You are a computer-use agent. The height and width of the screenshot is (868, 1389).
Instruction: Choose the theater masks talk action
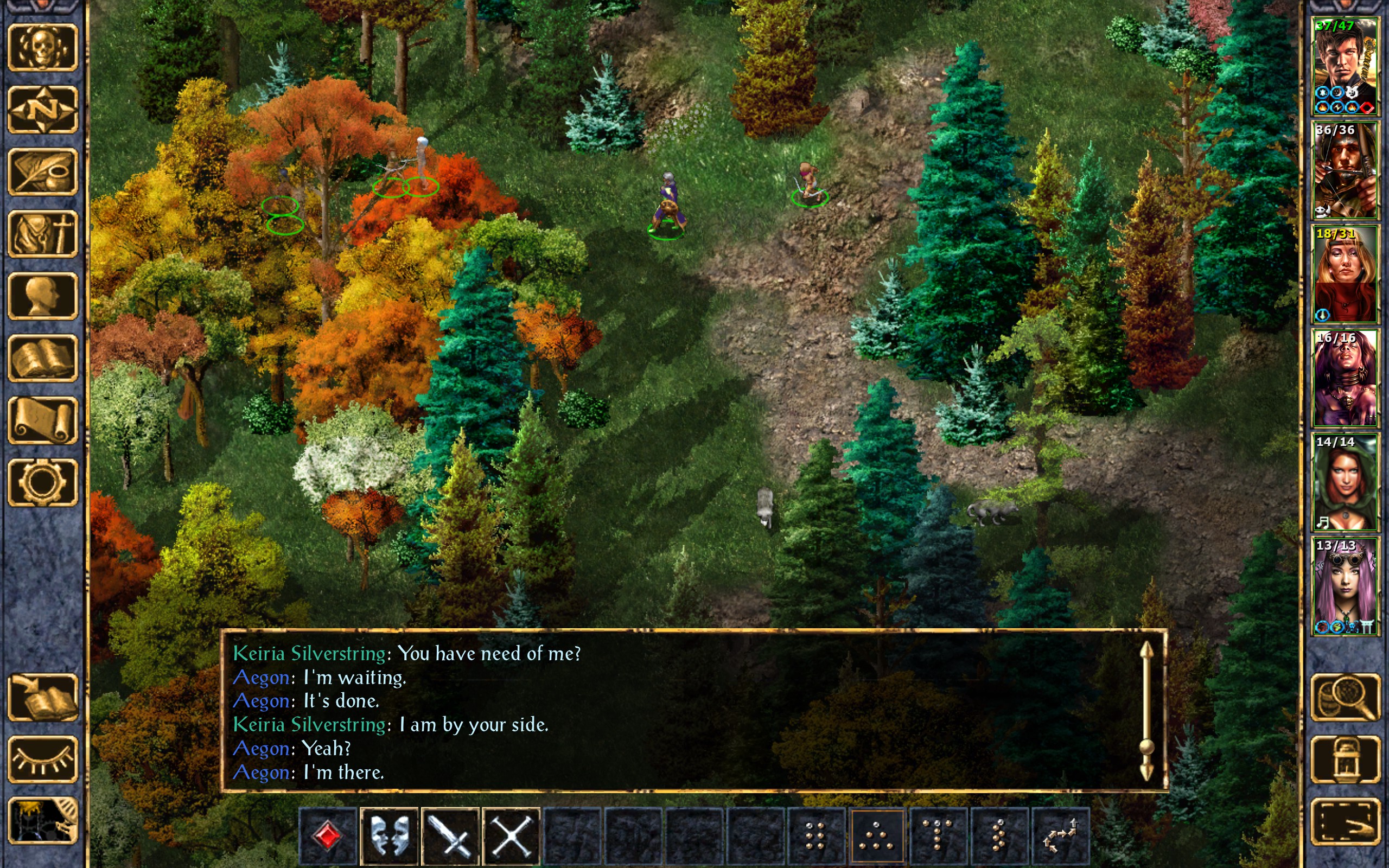coord(389,836)
